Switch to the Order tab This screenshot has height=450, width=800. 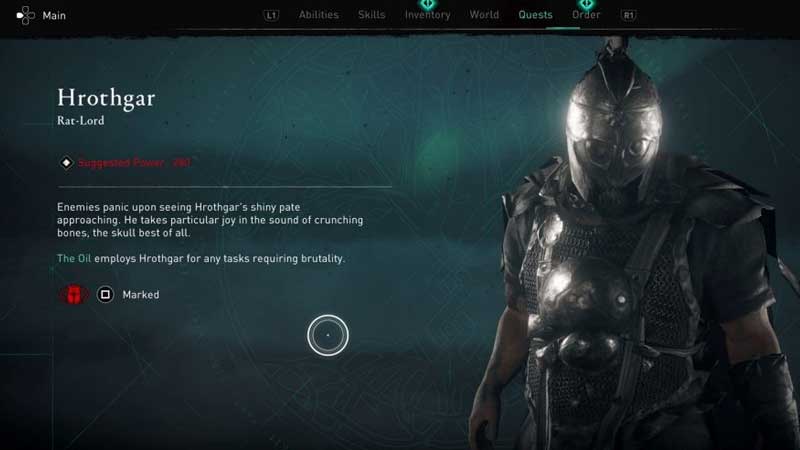pos(586,15)
